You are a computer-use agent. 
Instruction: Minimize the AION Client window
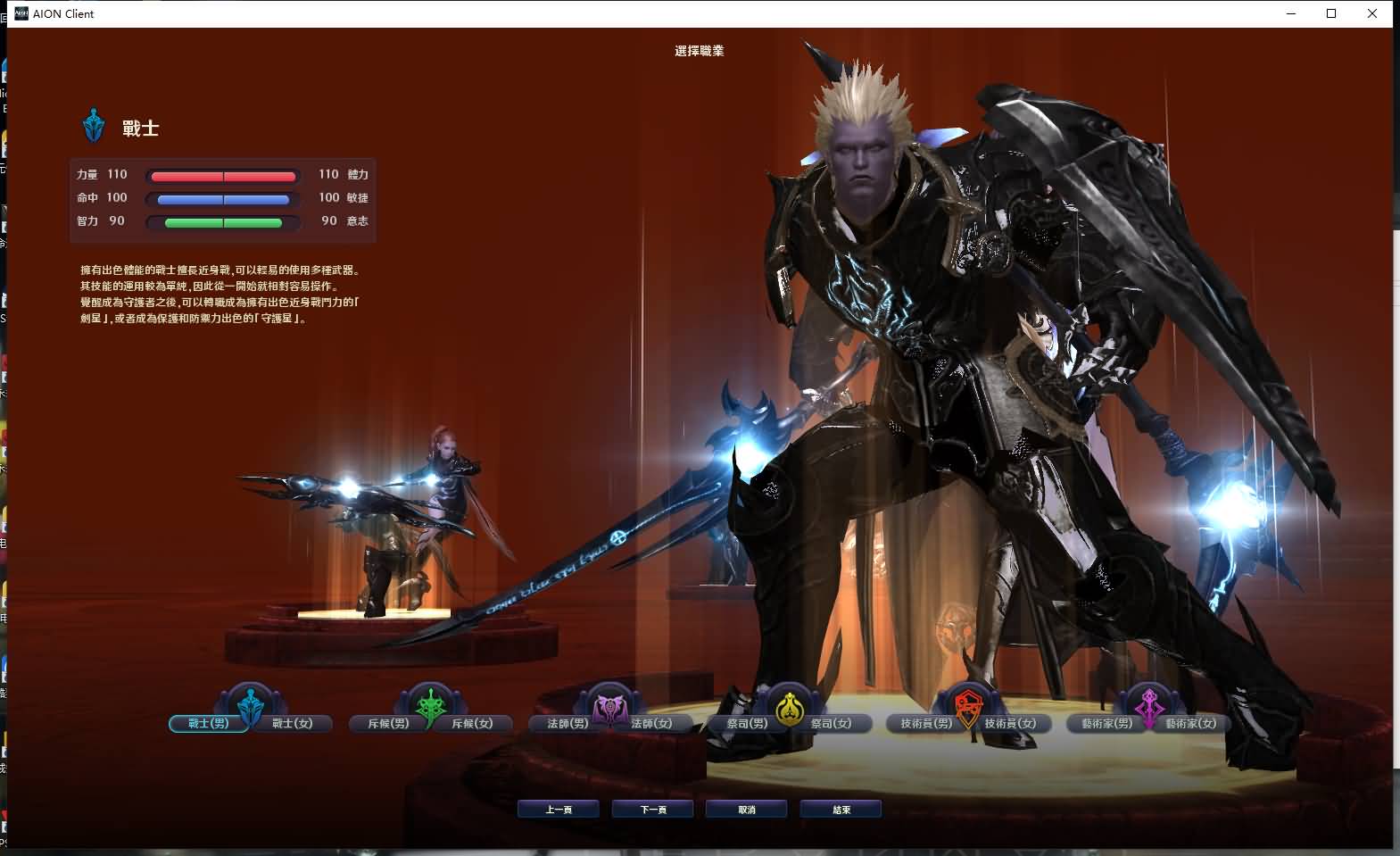(x=1291, y=13)
